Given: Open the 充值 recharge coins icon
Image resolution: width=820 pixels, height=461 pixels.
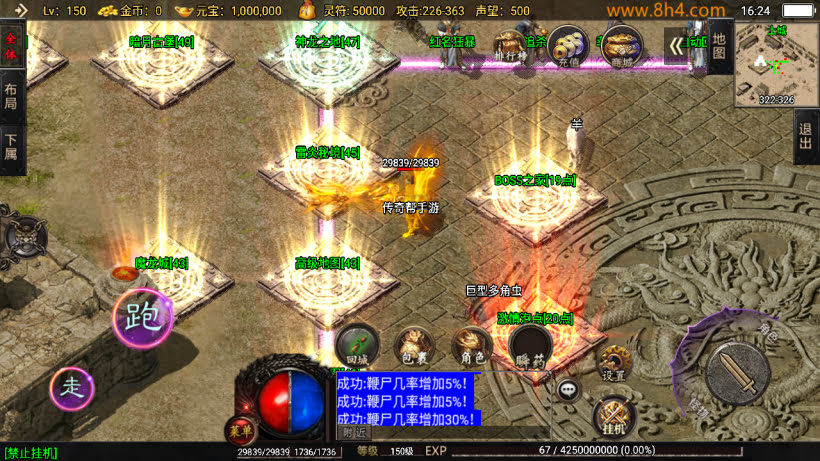Looking at the screenshot, I should tap(567, 45).
